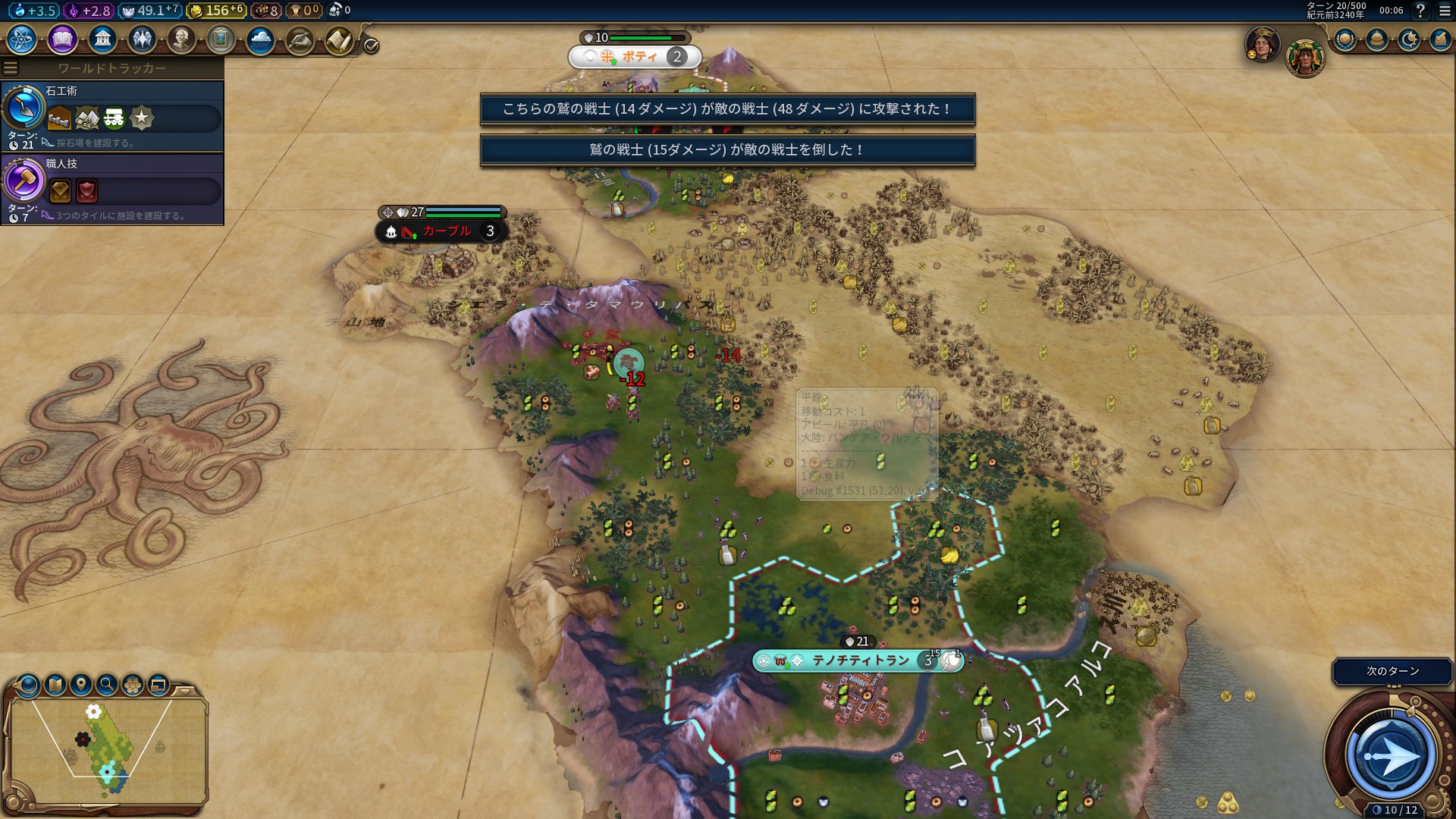View the government screen with temple icon
The image size is (1456, 819).
pos(102,39)
